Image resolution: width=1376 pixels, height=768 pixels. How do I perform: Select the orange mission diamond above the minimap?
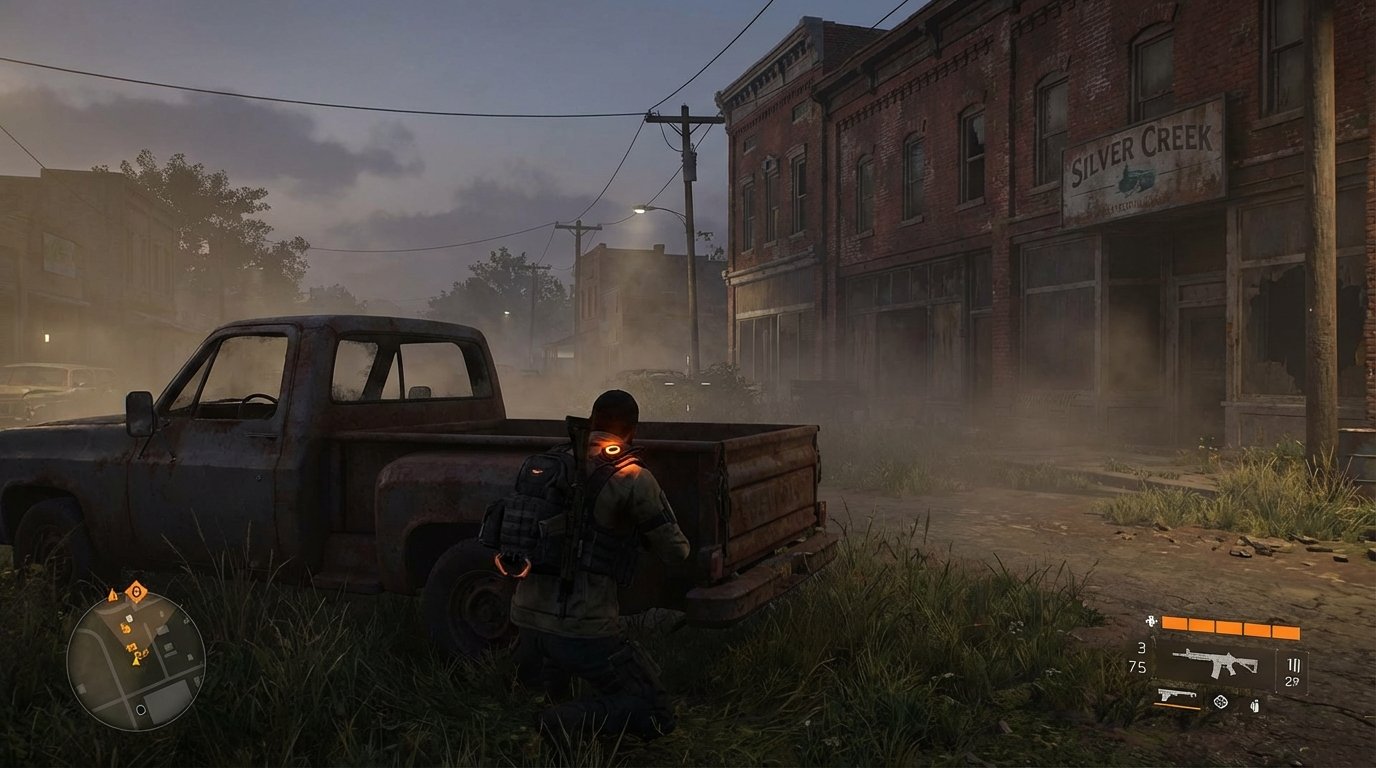pos(136,591)
